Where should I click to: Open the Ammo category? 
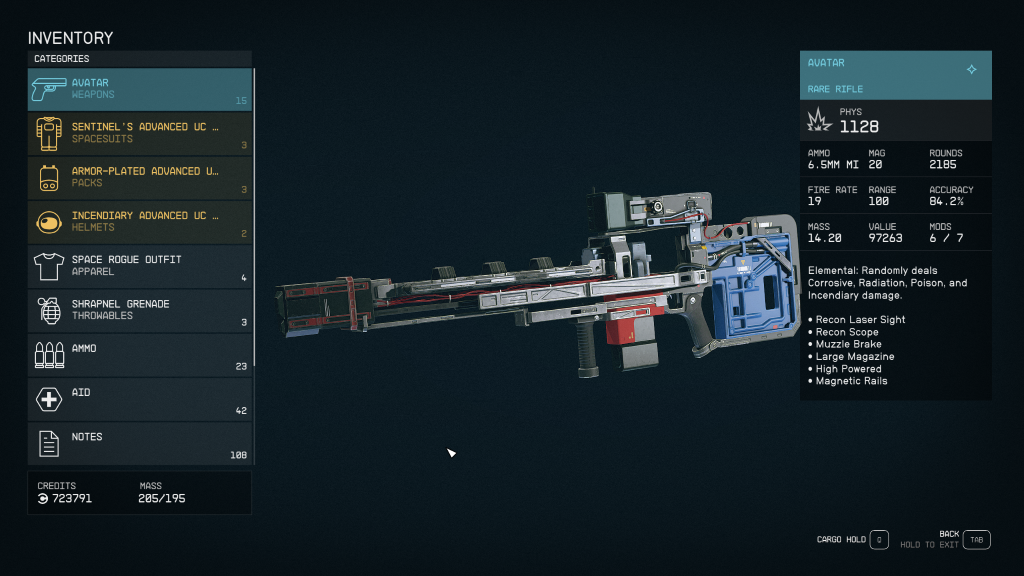[140, 354]
